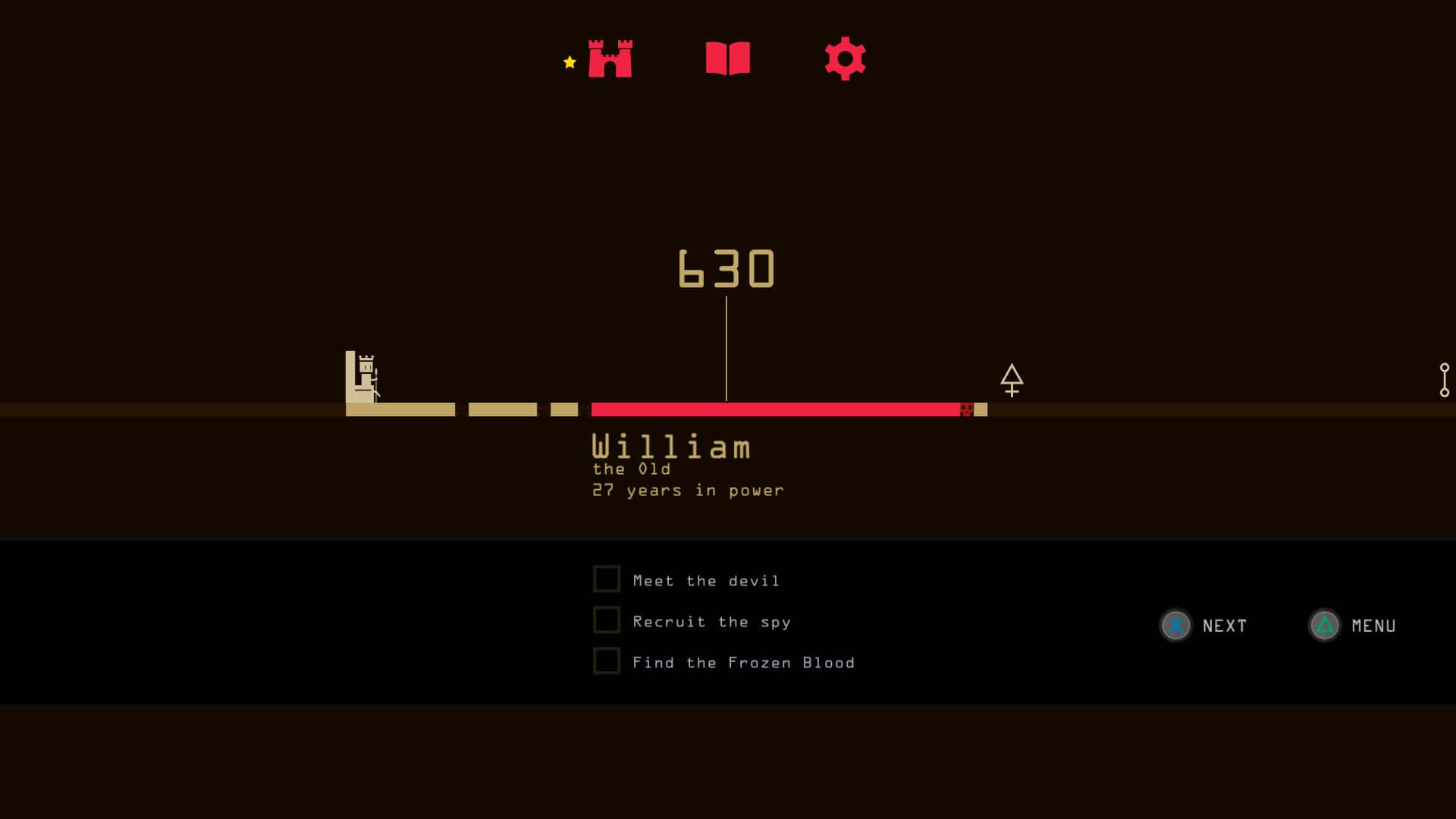Mark Find the Frozen Blood as done

pos(607,661)
